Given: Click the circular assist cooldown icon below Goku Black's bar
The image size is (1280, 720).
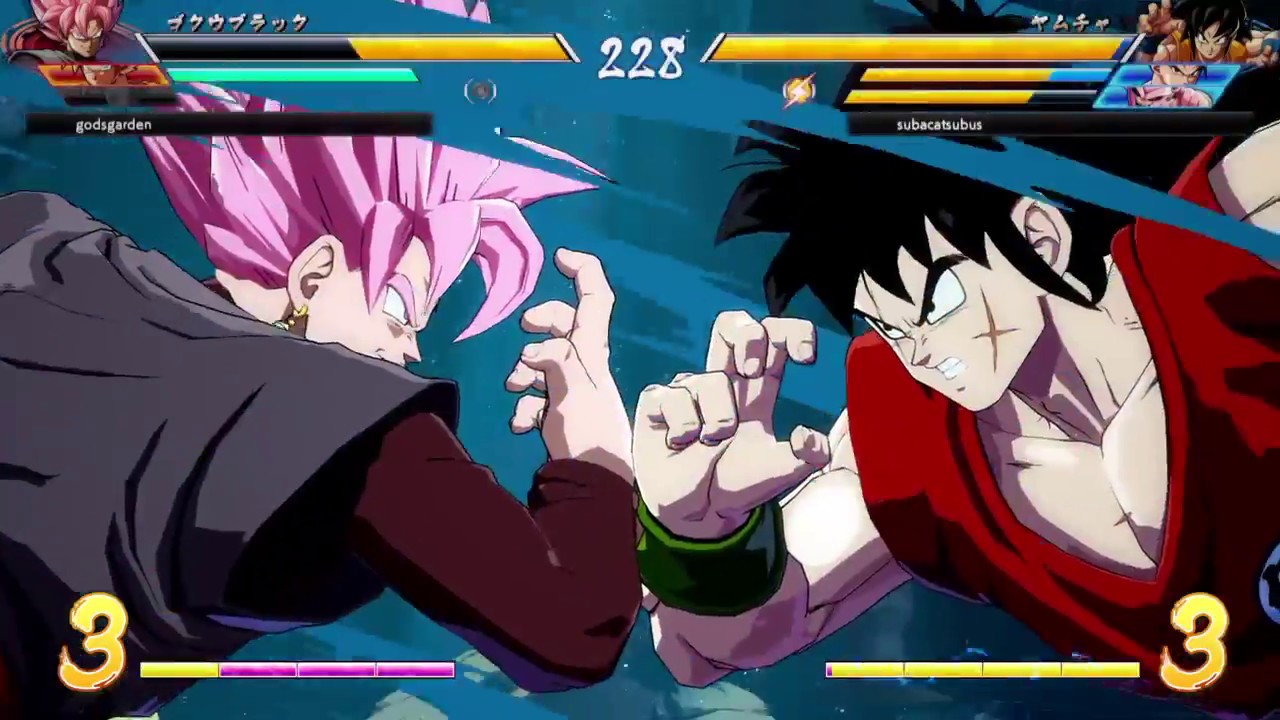Looking at the screenshot, I should click(480, 91).
